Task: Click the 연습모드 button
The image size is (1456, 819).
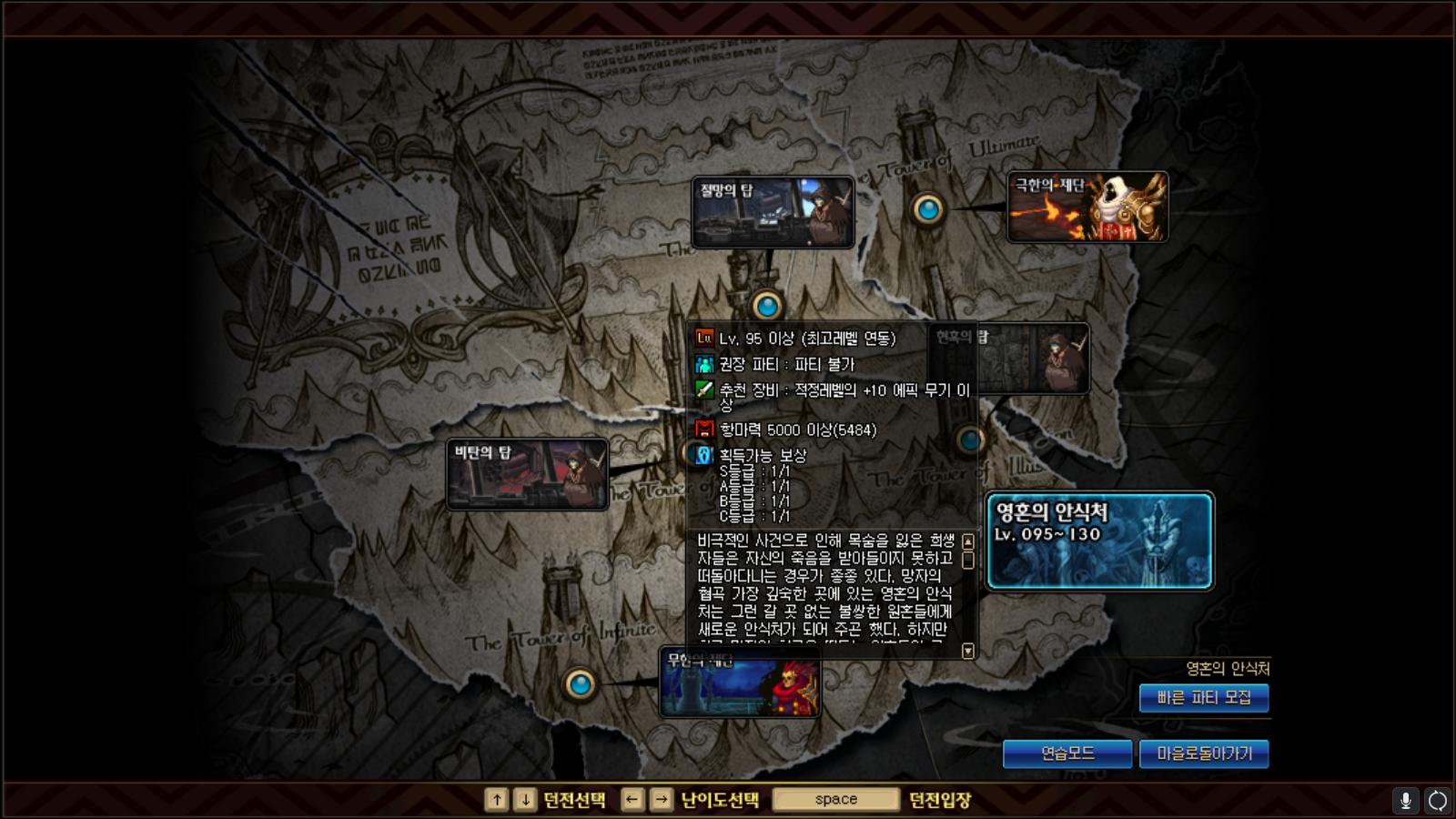Action: tap(1067, 753)
